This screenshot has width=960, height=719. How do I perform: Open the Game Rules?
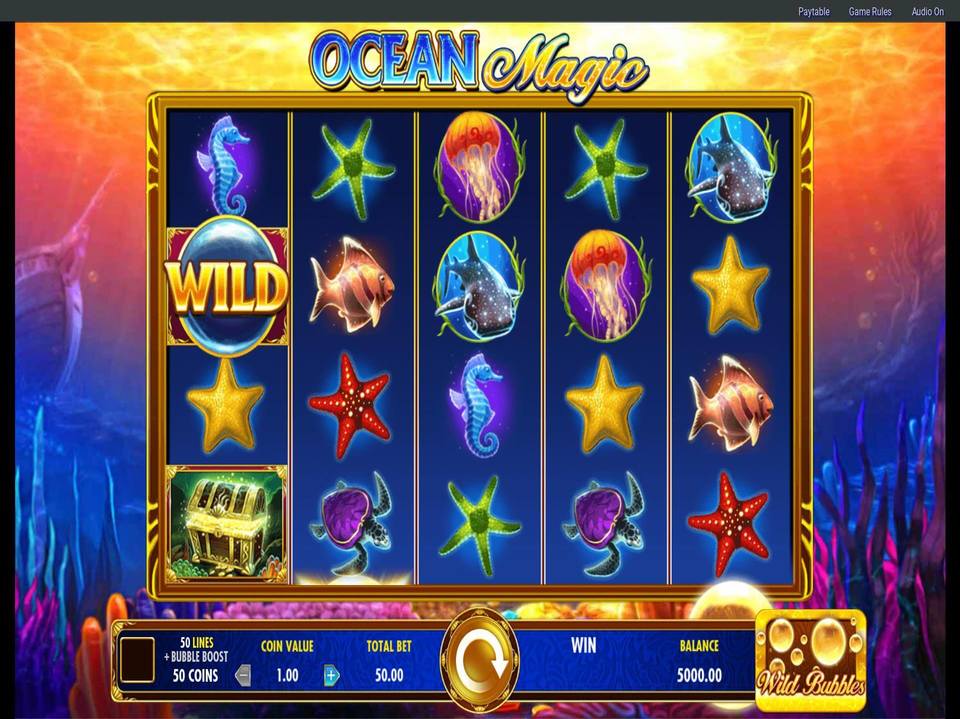(870, 12)
